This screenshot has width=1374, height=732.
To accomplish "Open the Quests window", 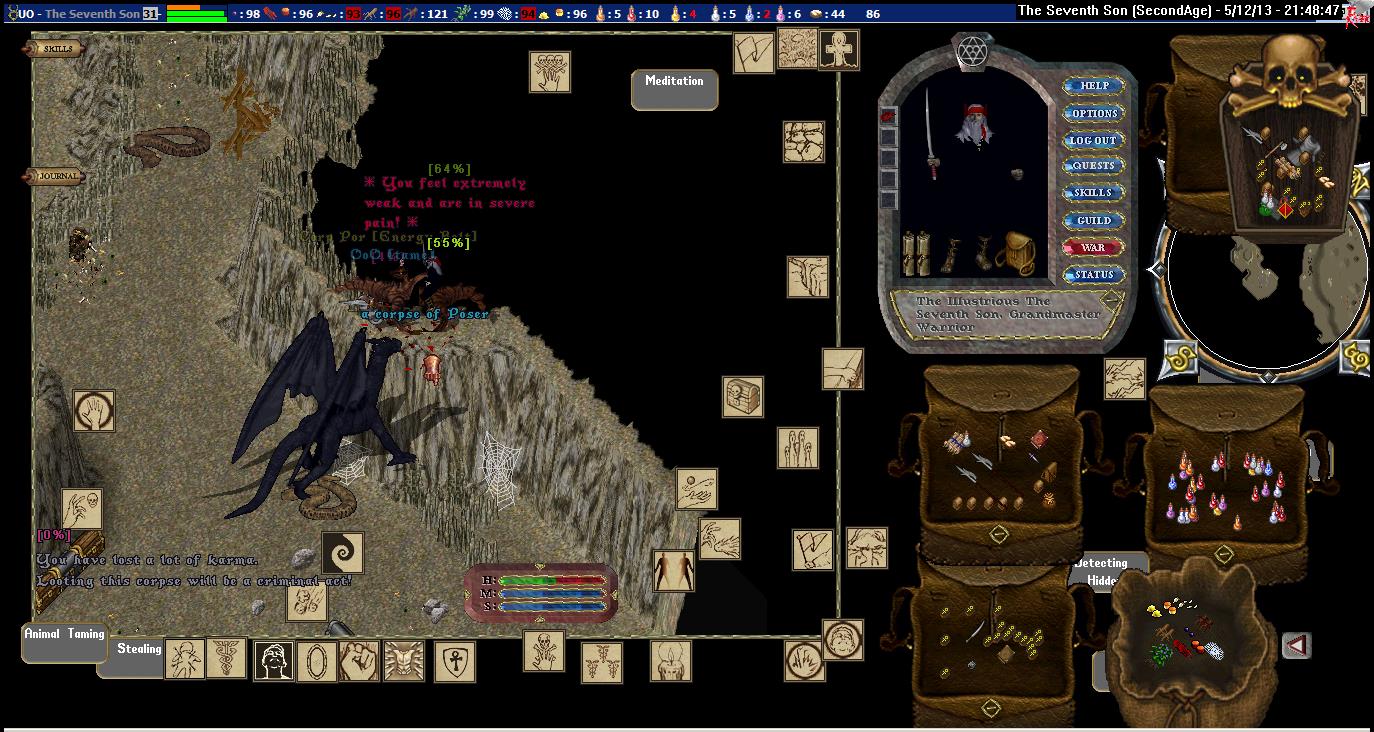I will (1093, 166).
